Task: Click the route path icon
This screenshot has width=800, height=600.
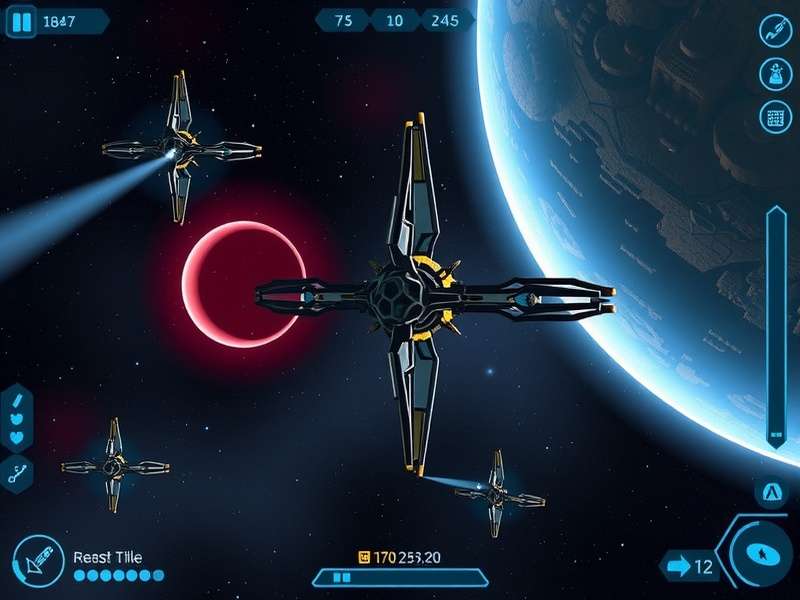Action: tap(18, 474)
